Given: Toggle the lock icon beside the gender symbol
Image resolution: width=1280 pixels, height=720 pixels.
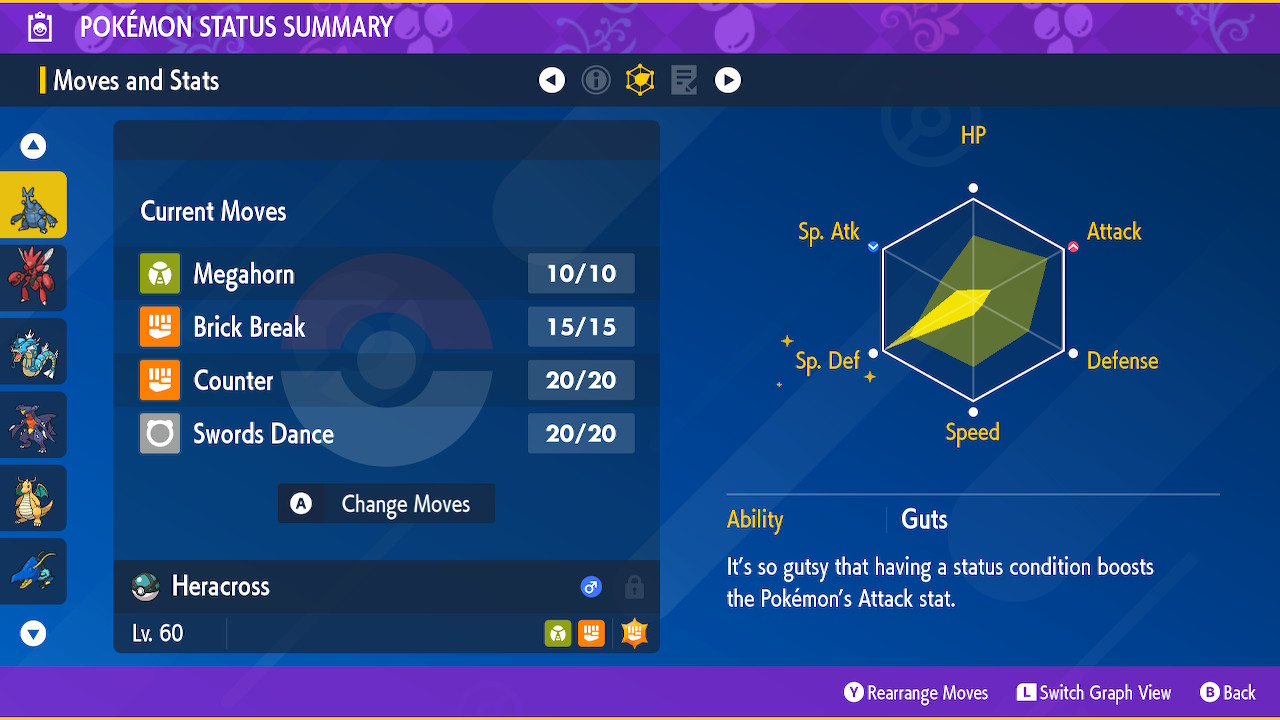Looking at the screenshot, I should tap(634, 587).
